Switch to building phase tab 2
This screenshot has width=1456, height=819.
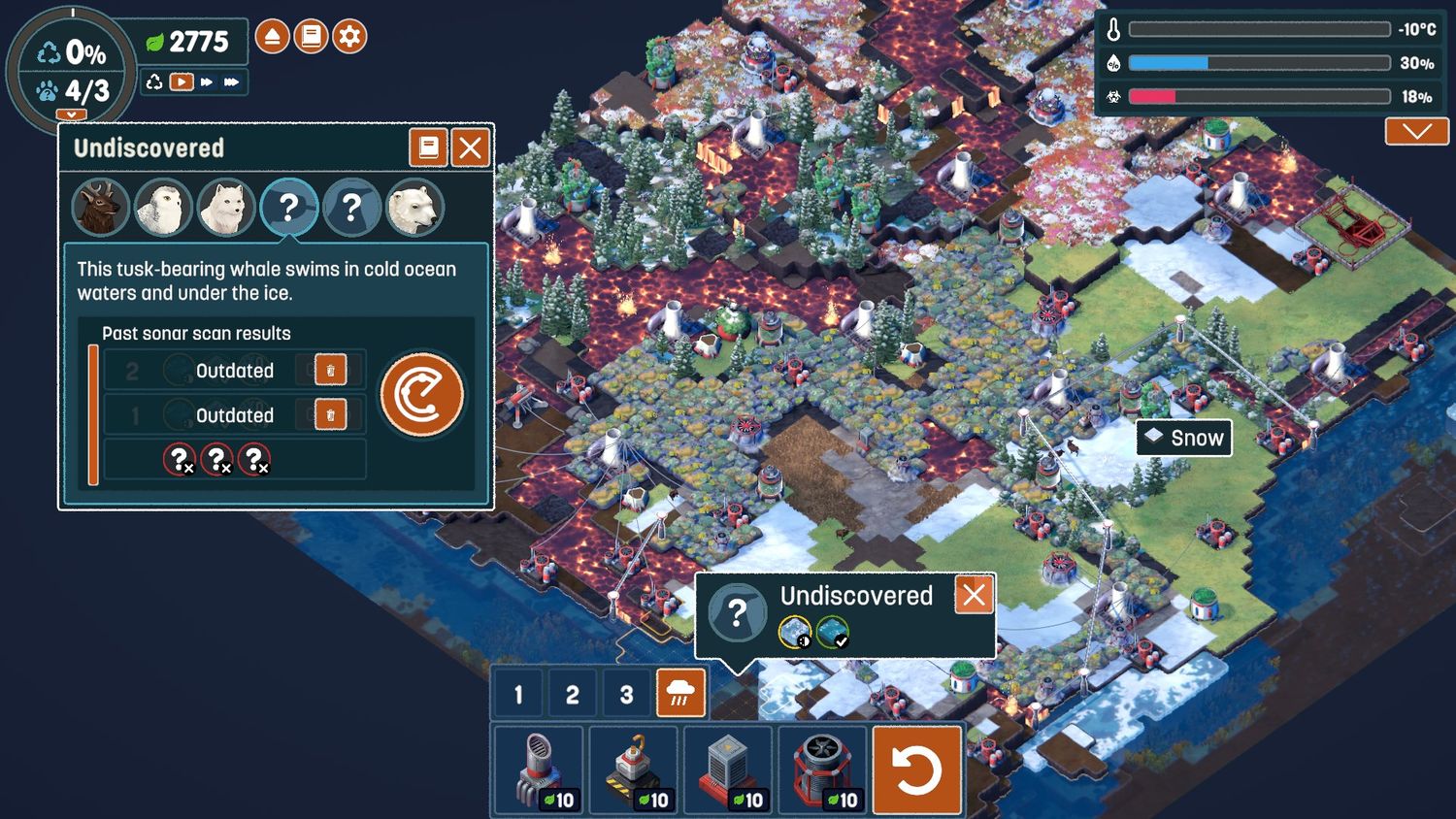point(572,694)
